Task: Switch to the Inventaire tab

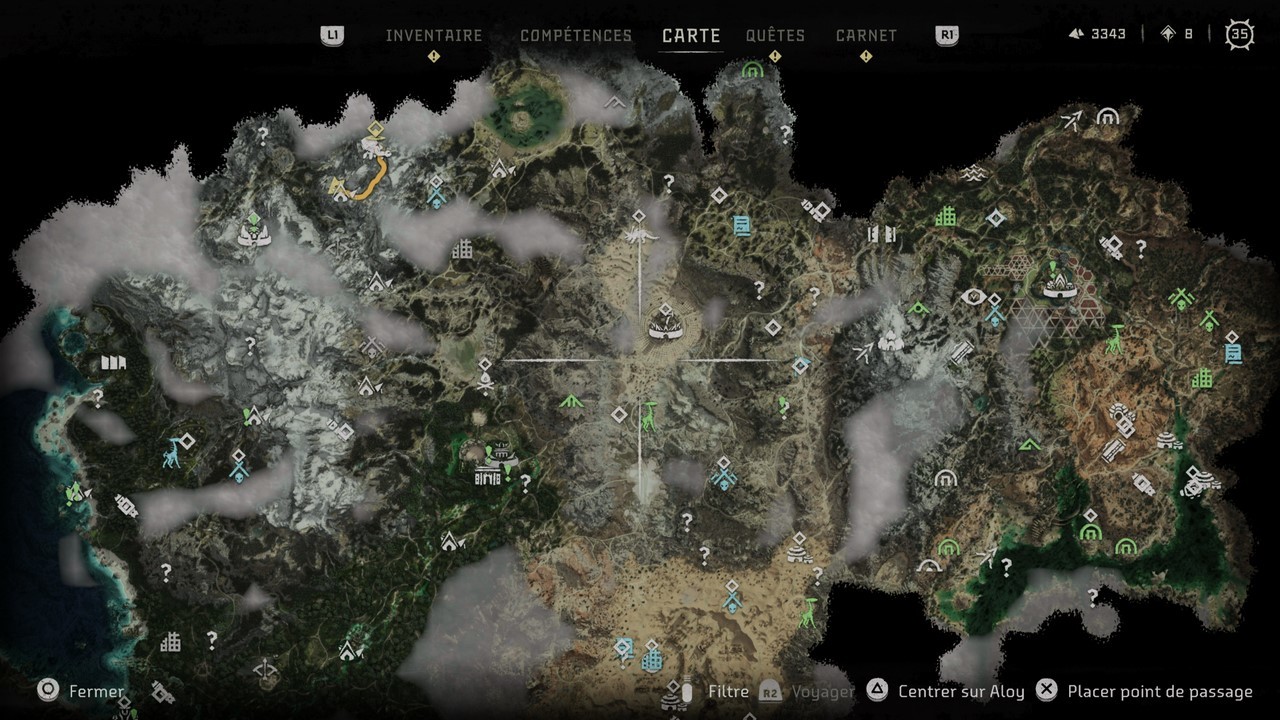Action: [x=434, y=35]
